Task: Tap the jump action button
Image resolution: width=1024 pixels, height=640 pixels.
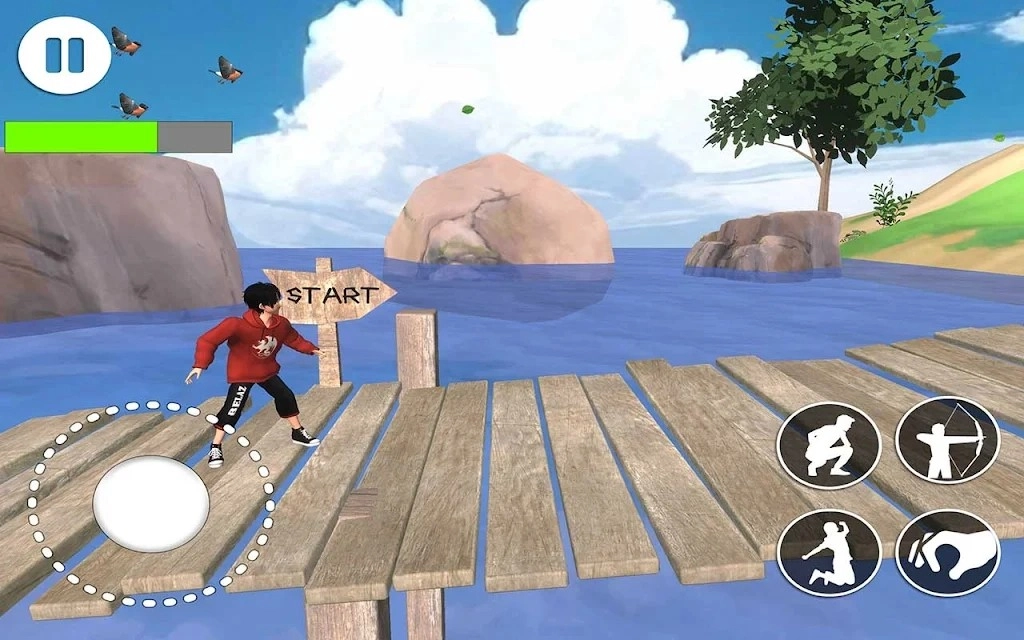Action: 829,552
